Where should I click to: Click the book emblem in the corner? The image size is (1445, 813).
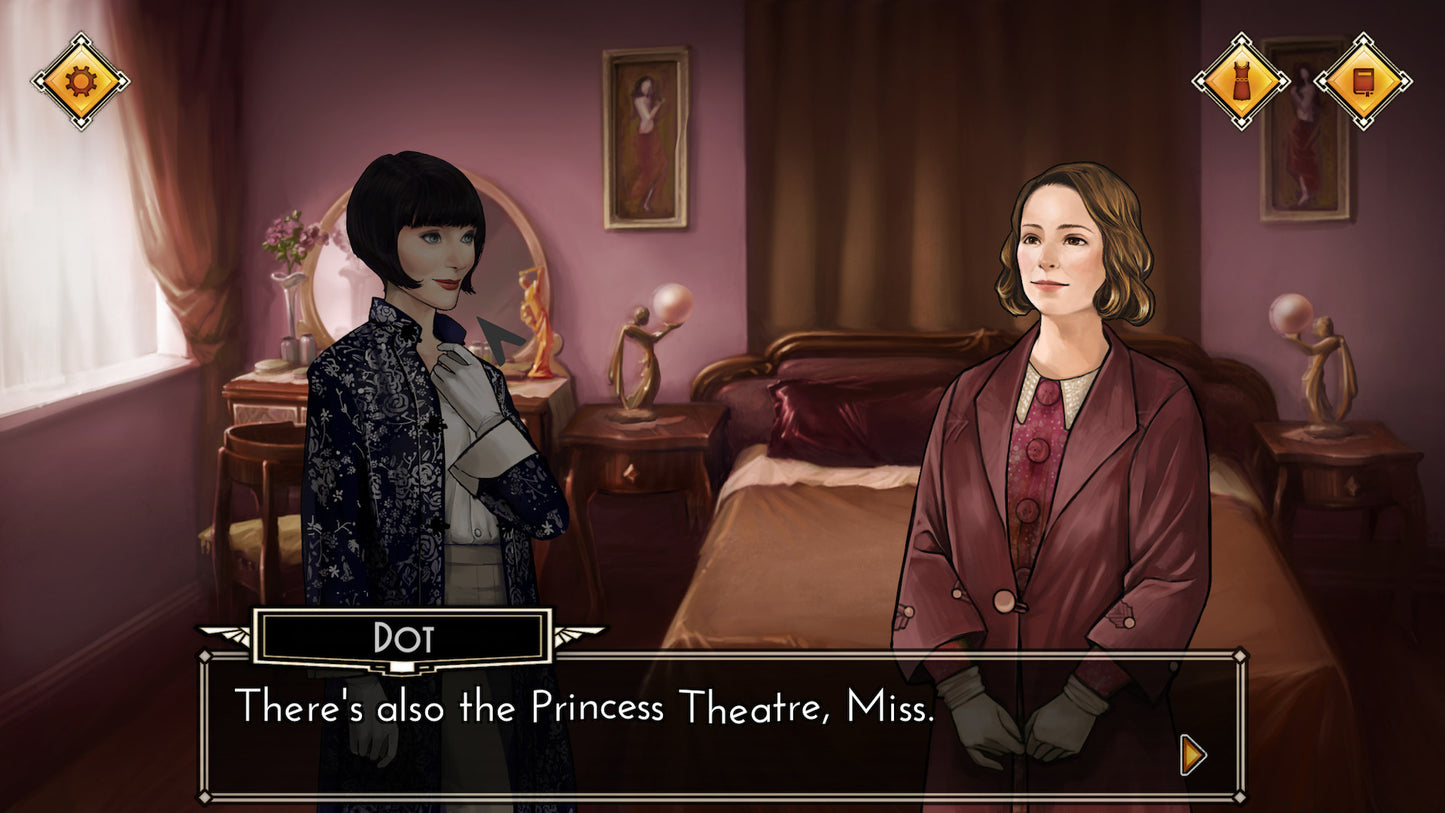(1363, 80)
